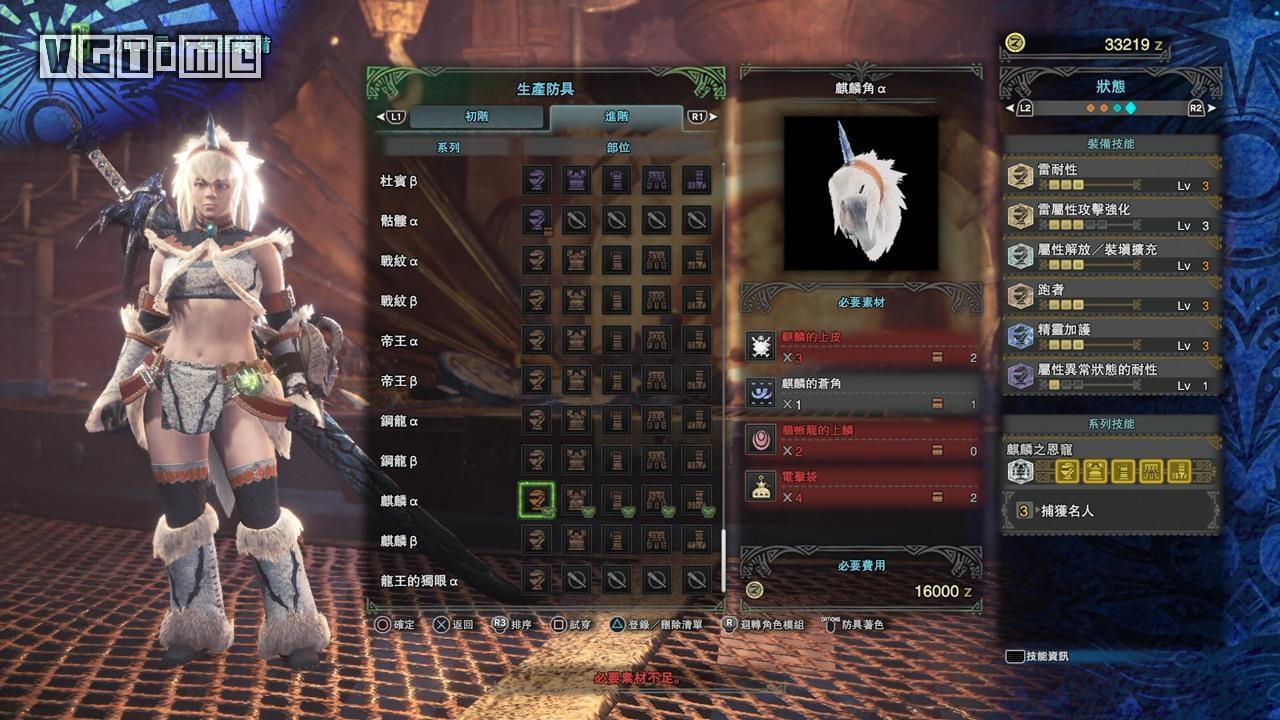
Task: Choose the 蠻顎龍的上鱗 material row
Action: (860, 440)
